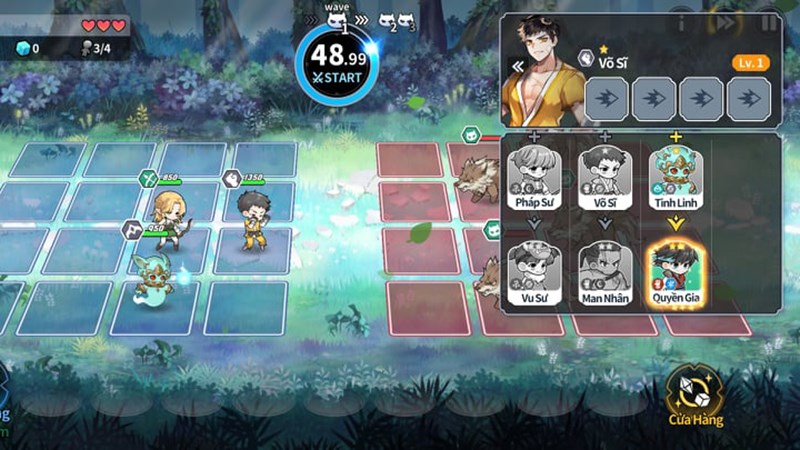Collapse the Võ Sĩ hero panel arrow

click(518, 67)
